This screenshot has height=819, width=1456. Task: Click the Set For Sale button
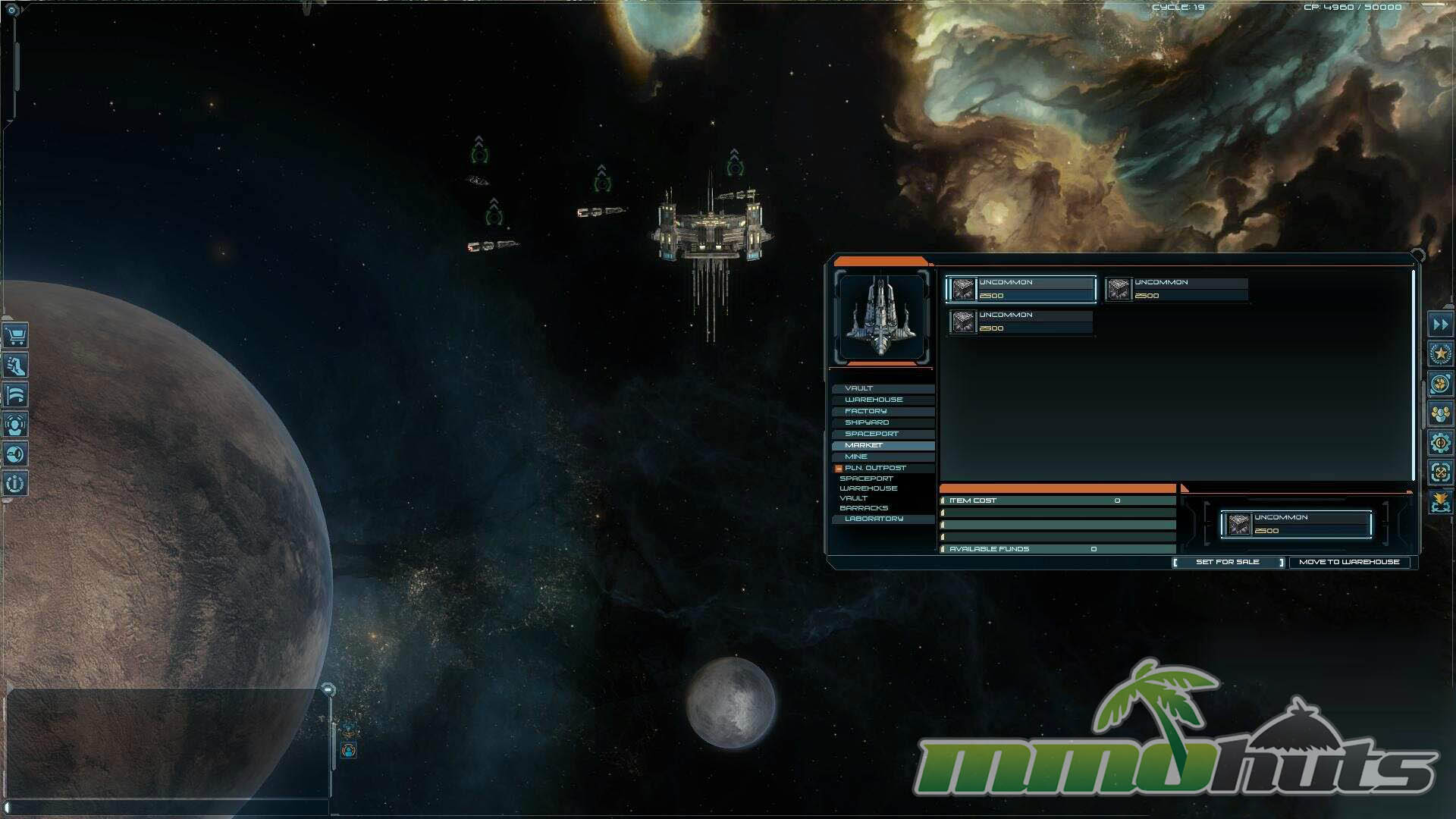(1228, 562)
